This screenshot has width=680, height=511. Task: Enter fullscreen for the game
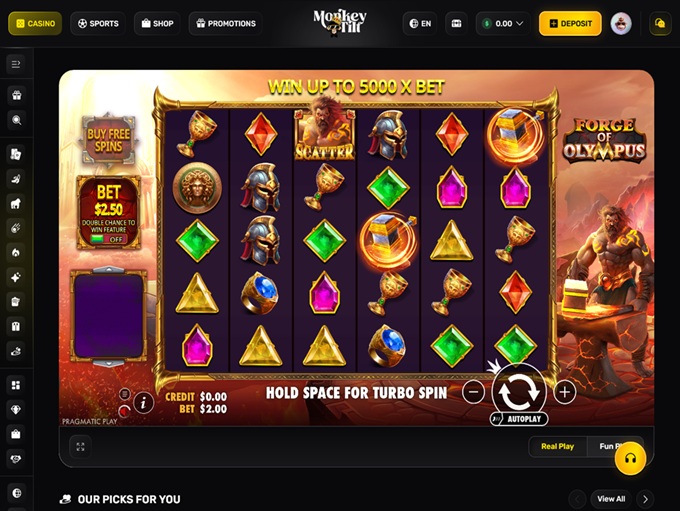[80, 447]
